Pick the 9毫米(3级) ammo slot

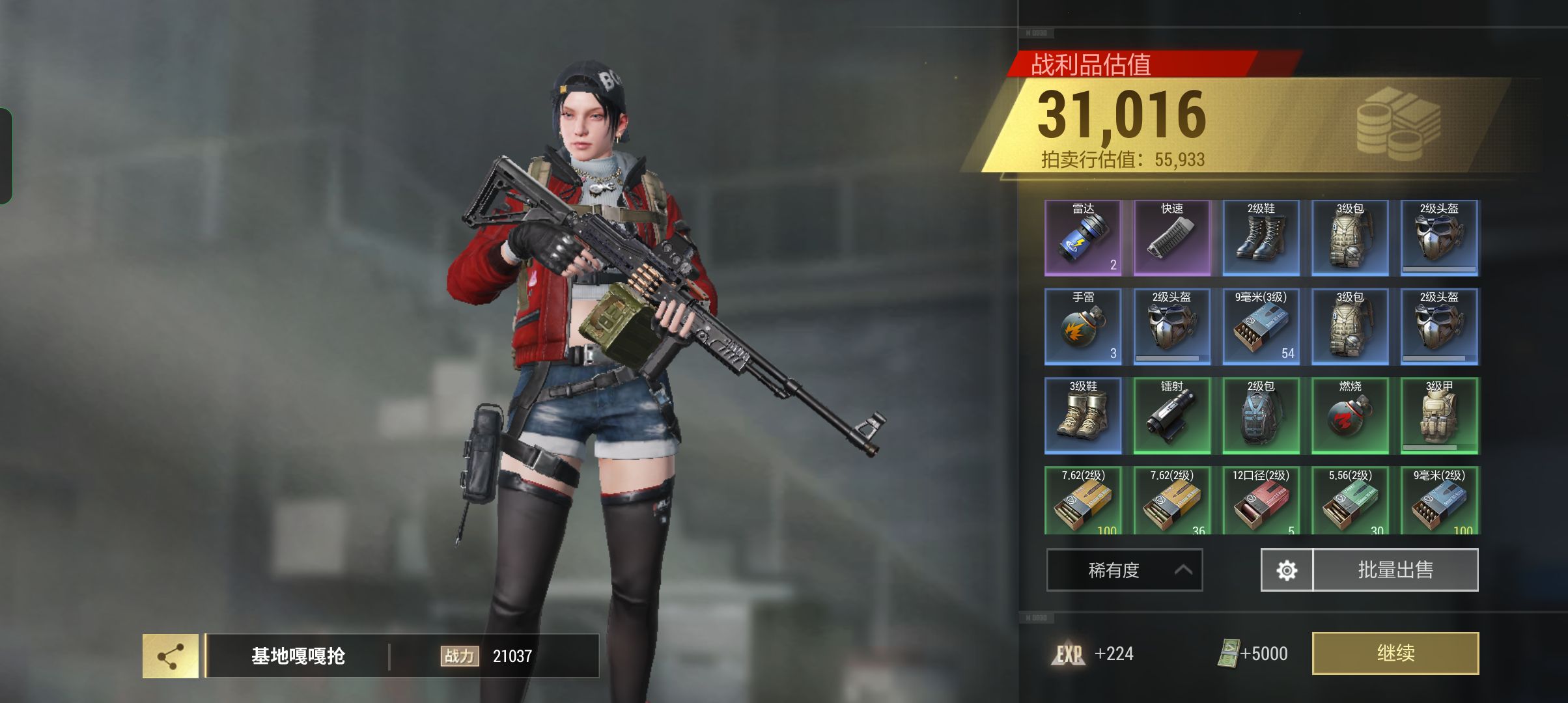coord(1261,327)
